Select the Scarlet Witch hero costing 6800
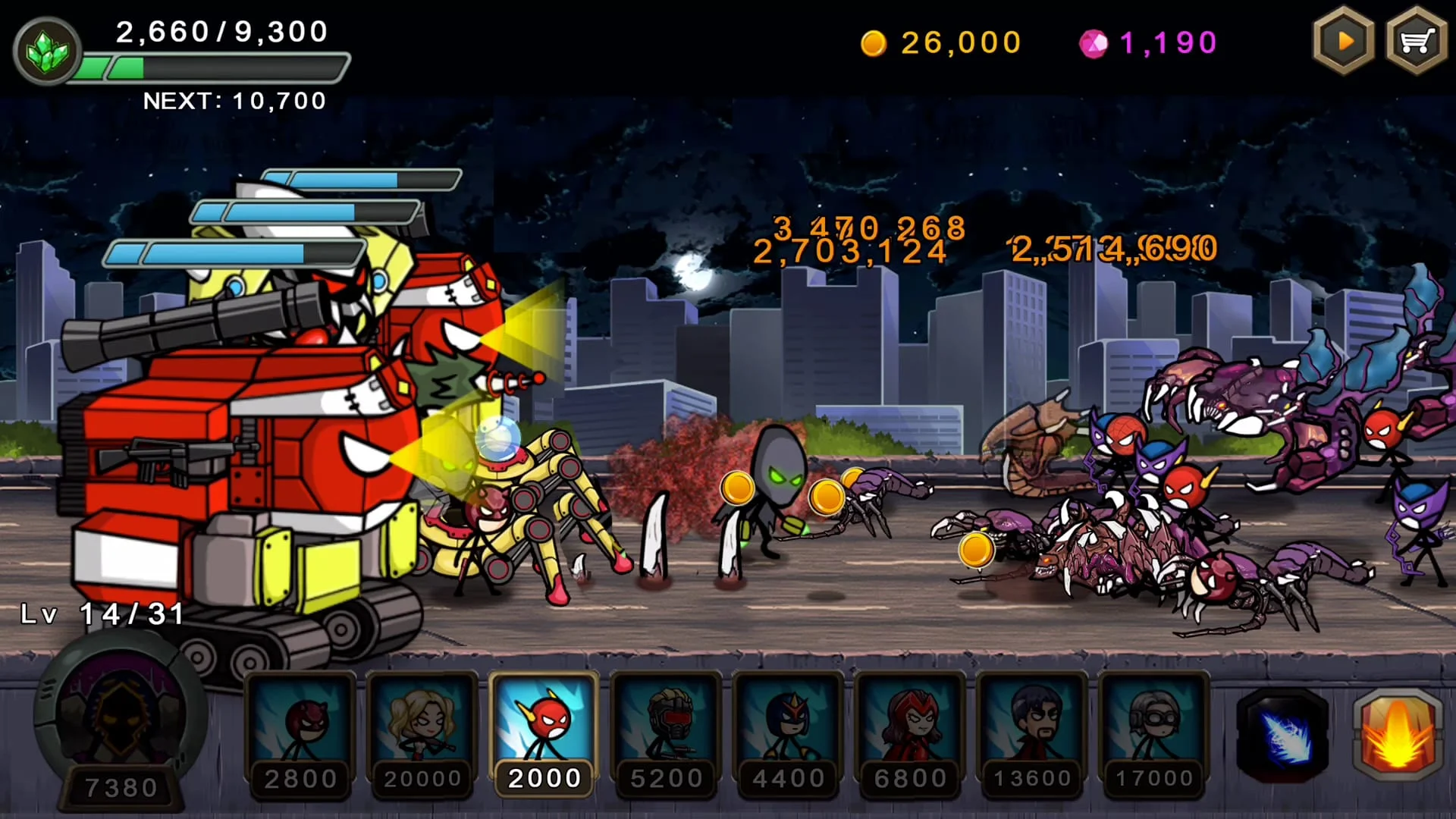Viewport: 1456px width, 819px height. pyautogui.click(x=908, y=728)
